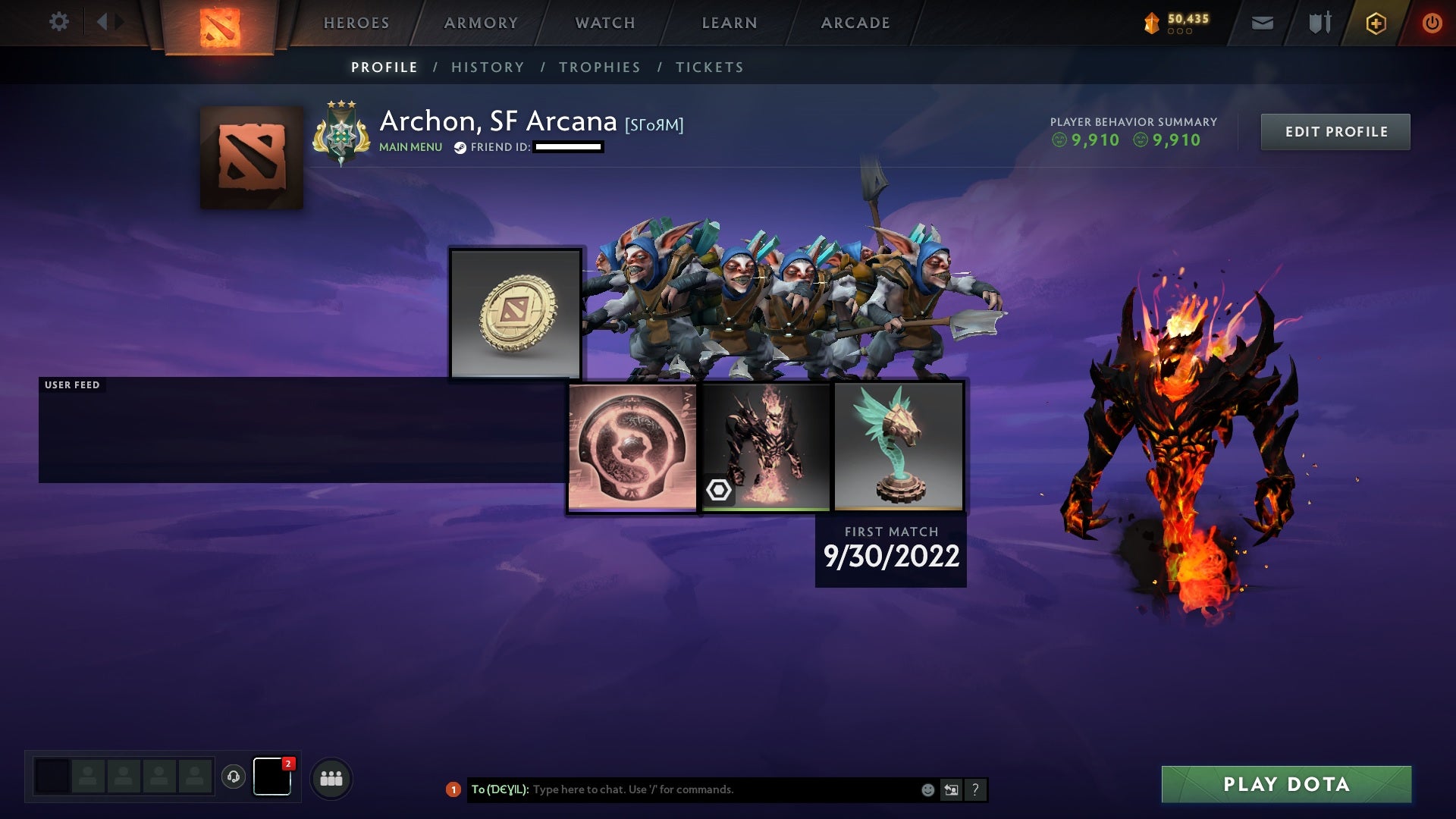Click the chat help question mark icon
The height and width of the screenshot is (819, 1456).
[975, 789]
